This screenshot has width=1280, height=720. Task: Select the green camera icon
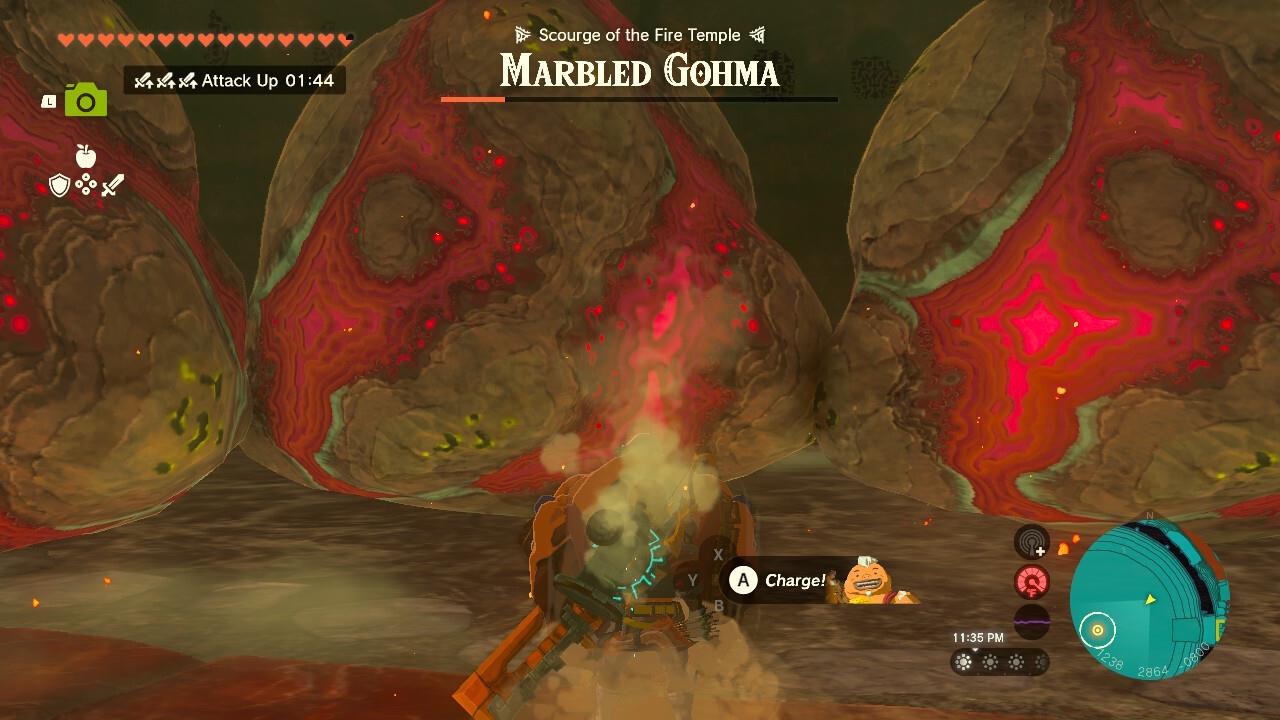[x=84, y=100]
